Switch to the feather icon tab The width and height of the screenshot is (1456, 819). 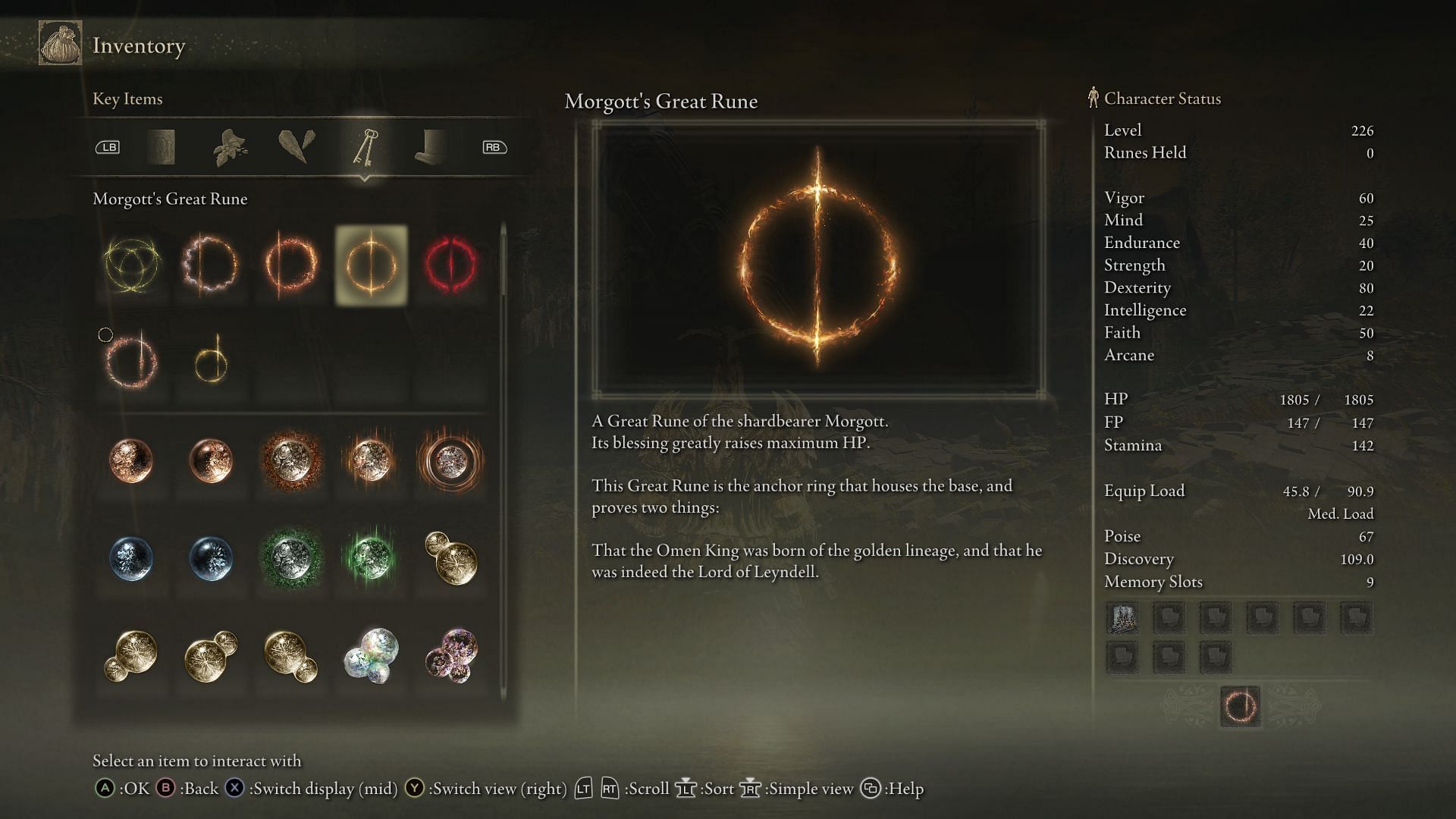[x=297, y=147]
